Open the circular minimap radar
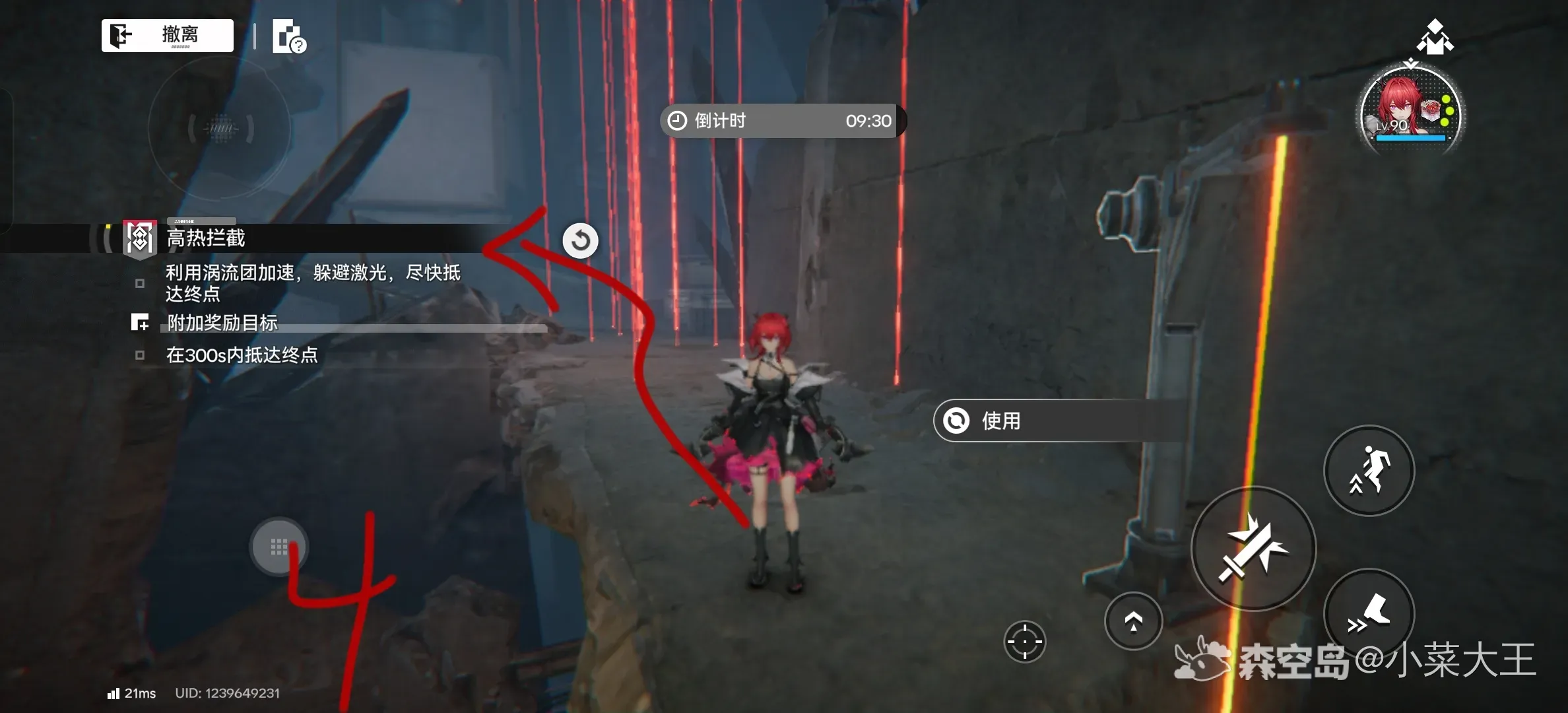Screen dimensions: 1568x713 click(x=220, y=128)
